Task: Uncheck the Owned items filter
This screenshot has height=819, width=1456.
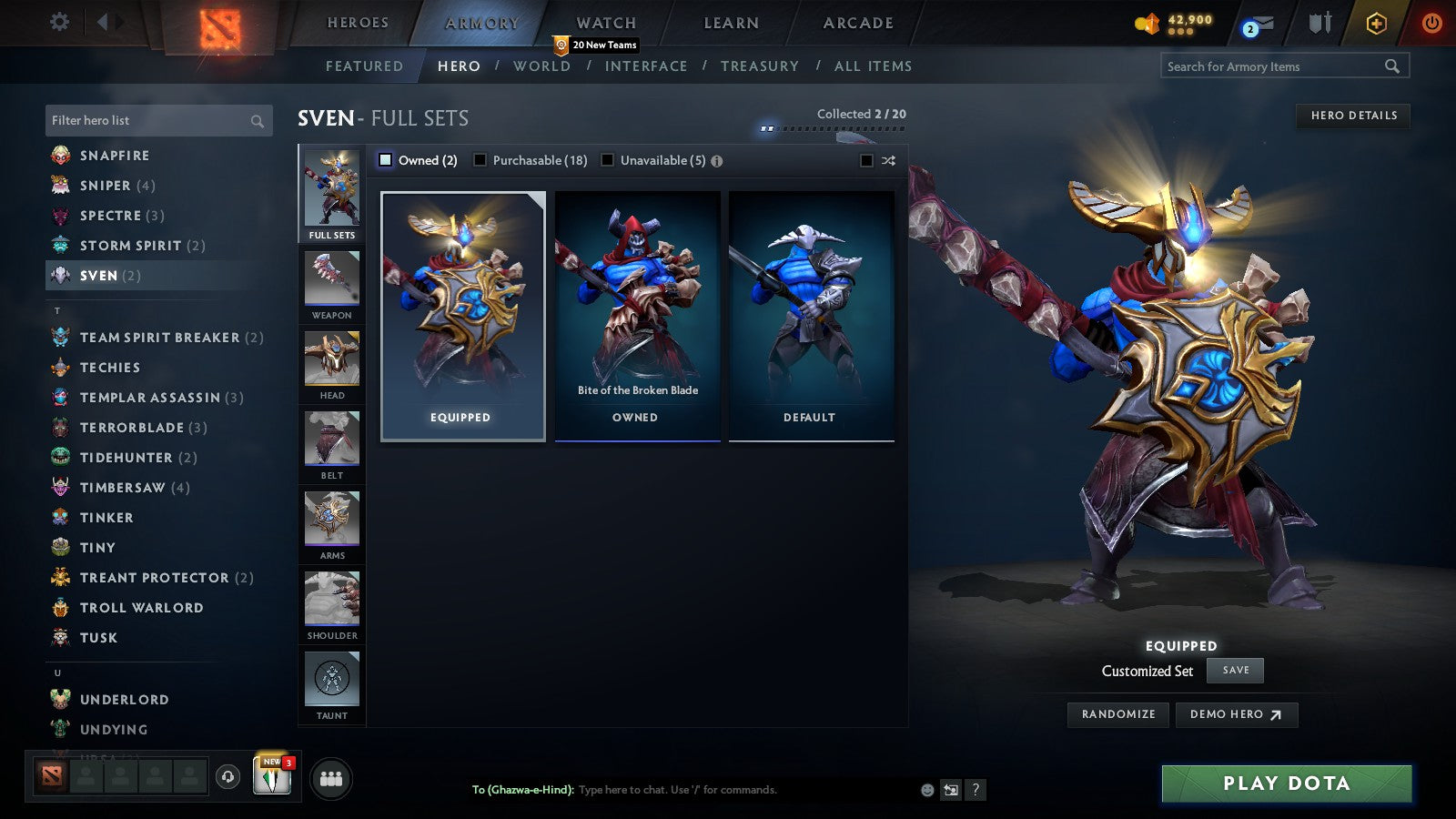Action: [385, 159]
